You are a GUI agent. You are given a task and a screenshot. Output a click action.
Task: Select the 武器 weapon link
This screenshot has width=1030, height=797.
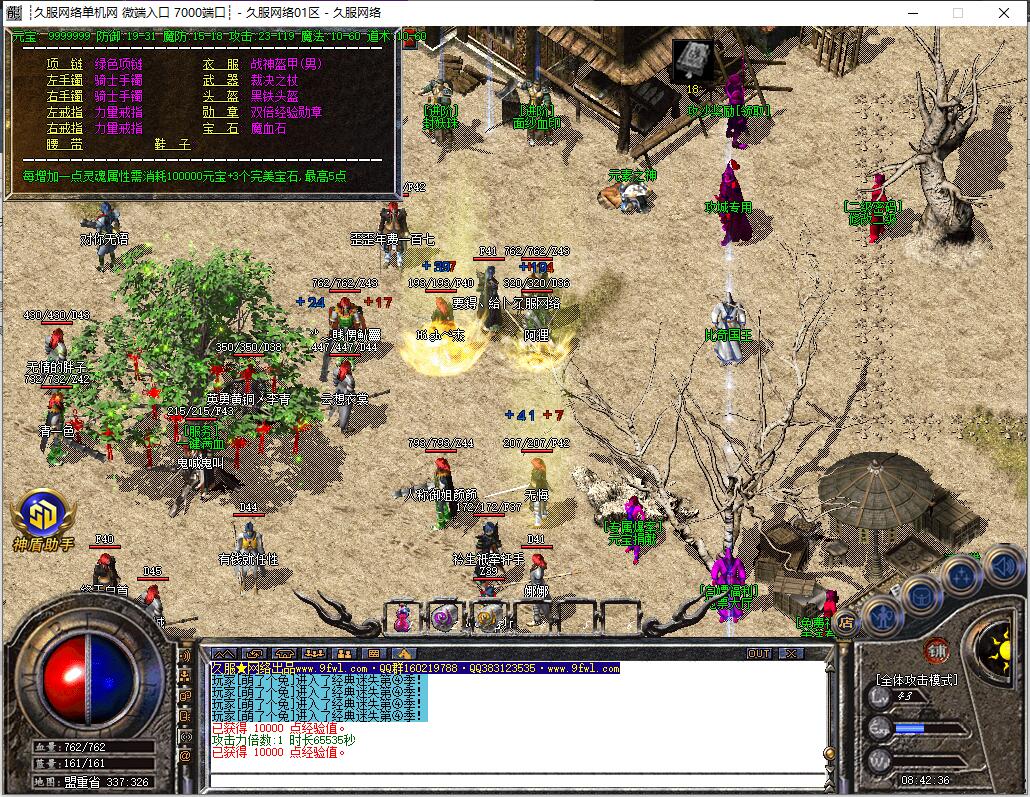(221, 80)
